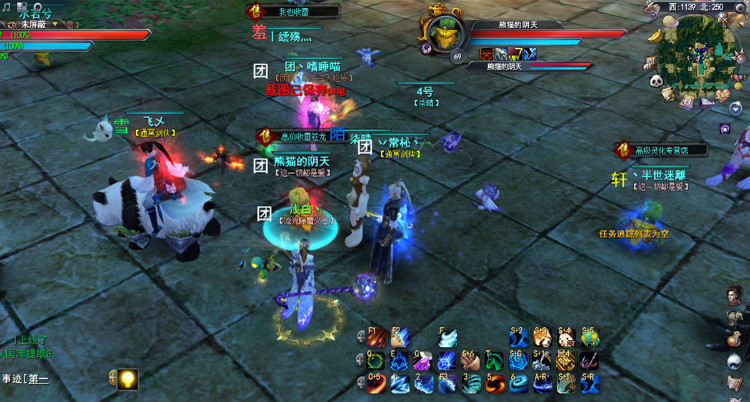
Task: Use the G purple blade skill
Action: point(422,361)
